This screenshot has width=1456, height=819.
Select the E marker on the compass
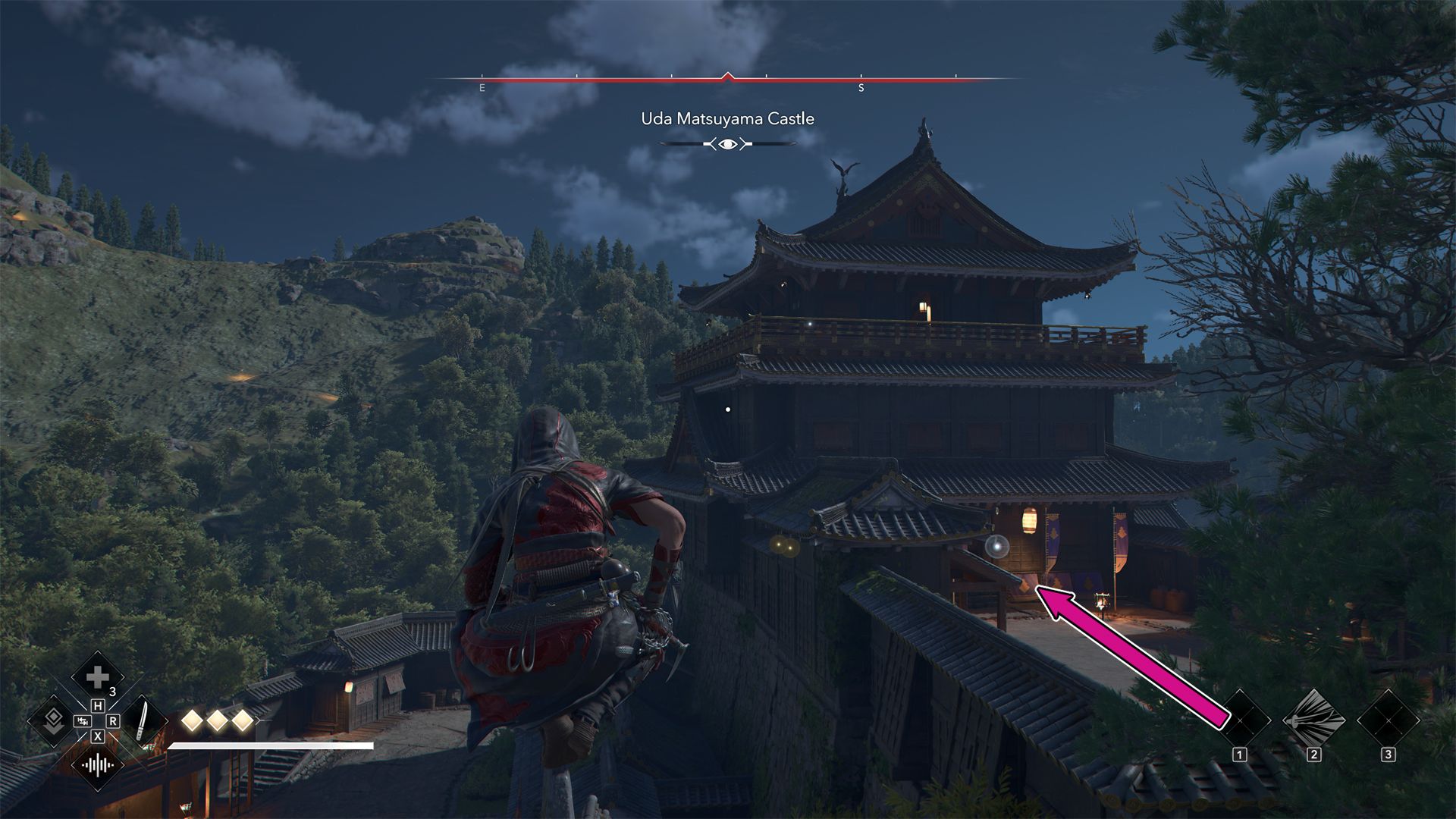pos(482,89)
